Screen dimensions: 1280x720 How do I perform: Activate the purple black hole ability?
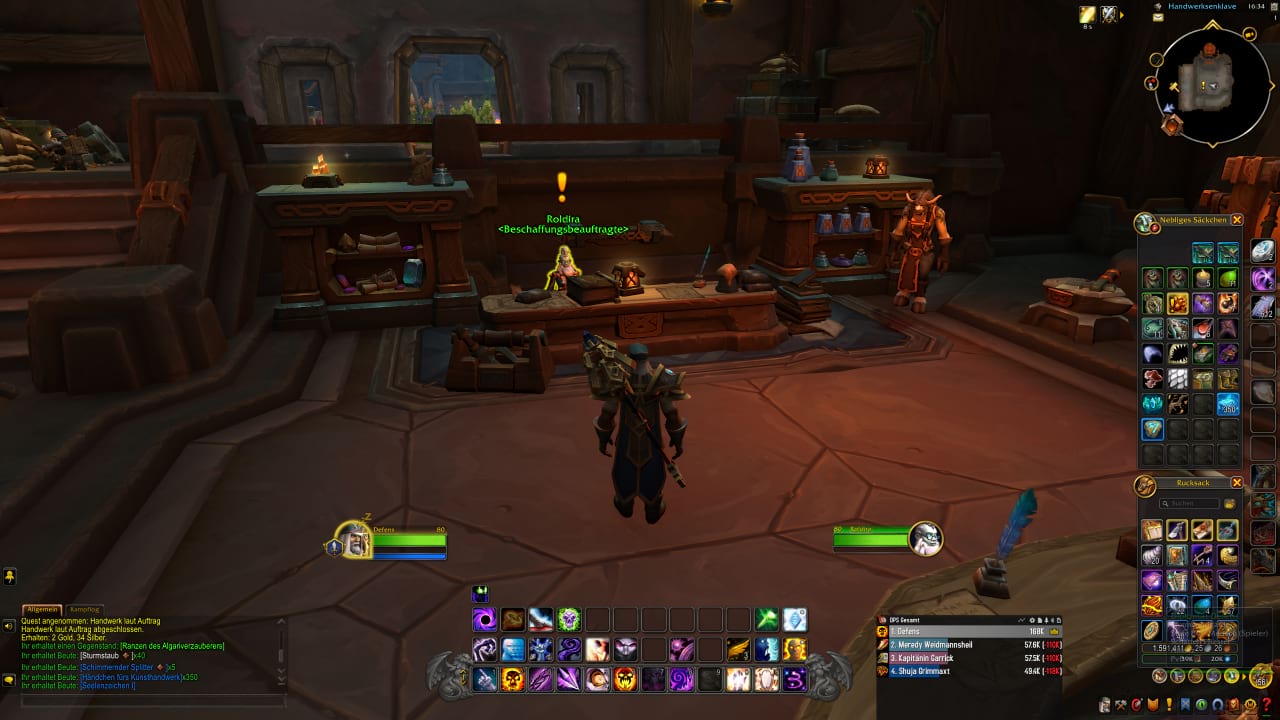coord(485,620)
